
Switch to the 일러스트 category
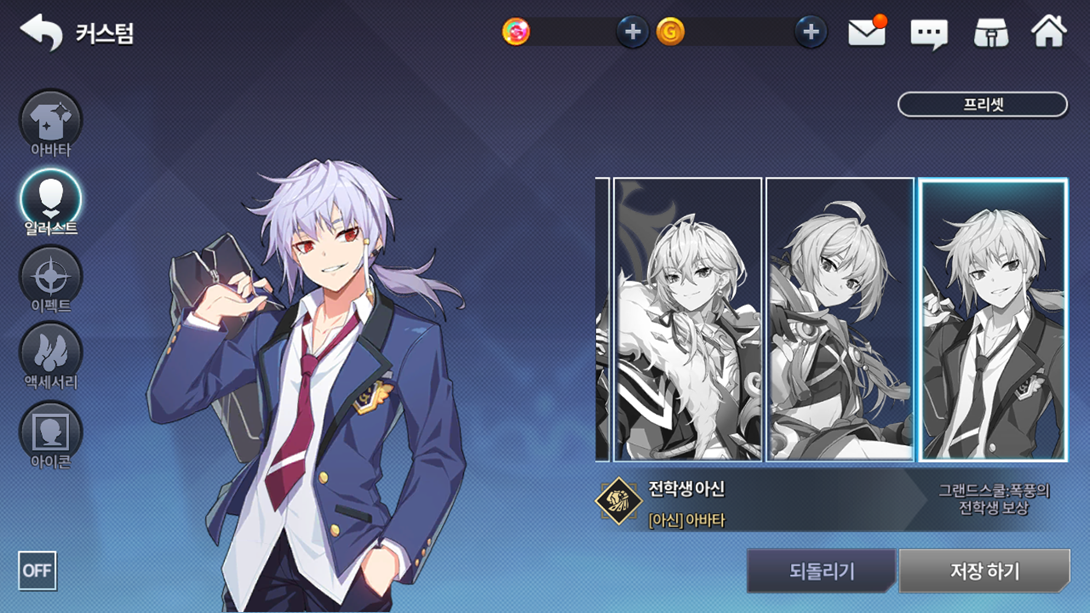pyautogui.click(x=51, y=199)
